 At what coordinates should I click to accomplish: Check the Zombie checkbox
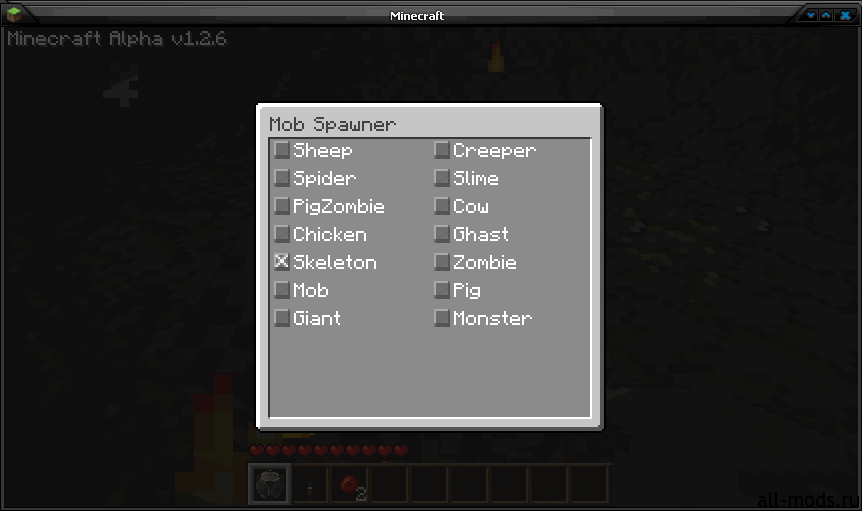(x=442, y=262)
